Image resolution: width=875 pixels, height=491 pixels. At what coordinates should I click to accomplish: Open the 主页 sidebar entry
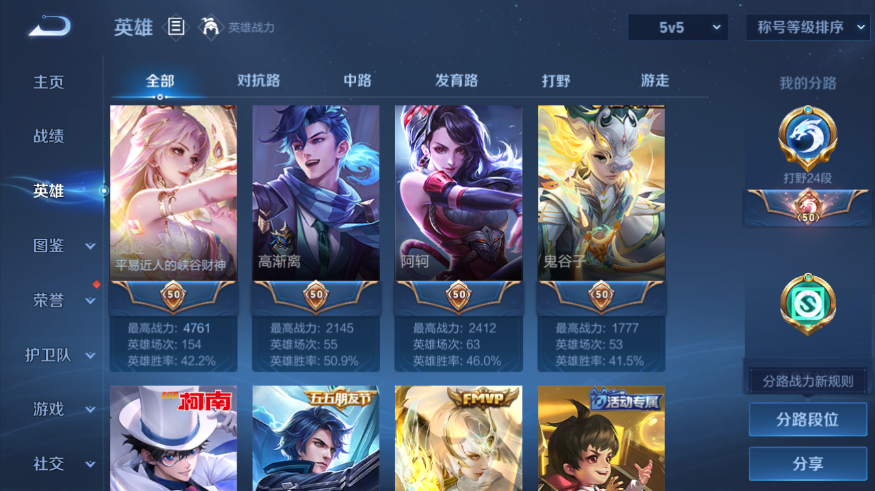pos(49,82)
